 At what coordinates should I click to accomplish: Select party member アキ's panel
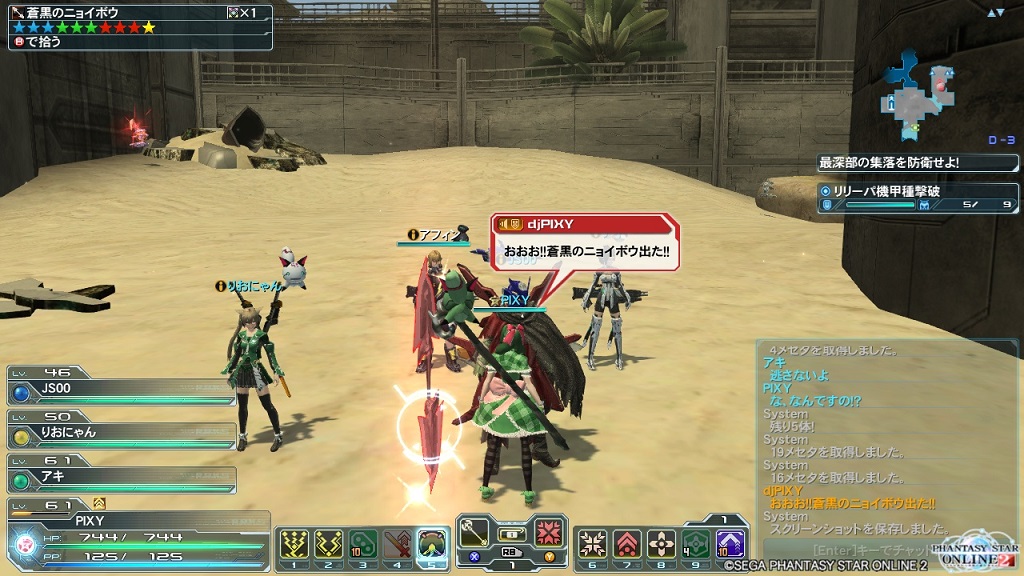pyautogui.click(x=122, y=476)
